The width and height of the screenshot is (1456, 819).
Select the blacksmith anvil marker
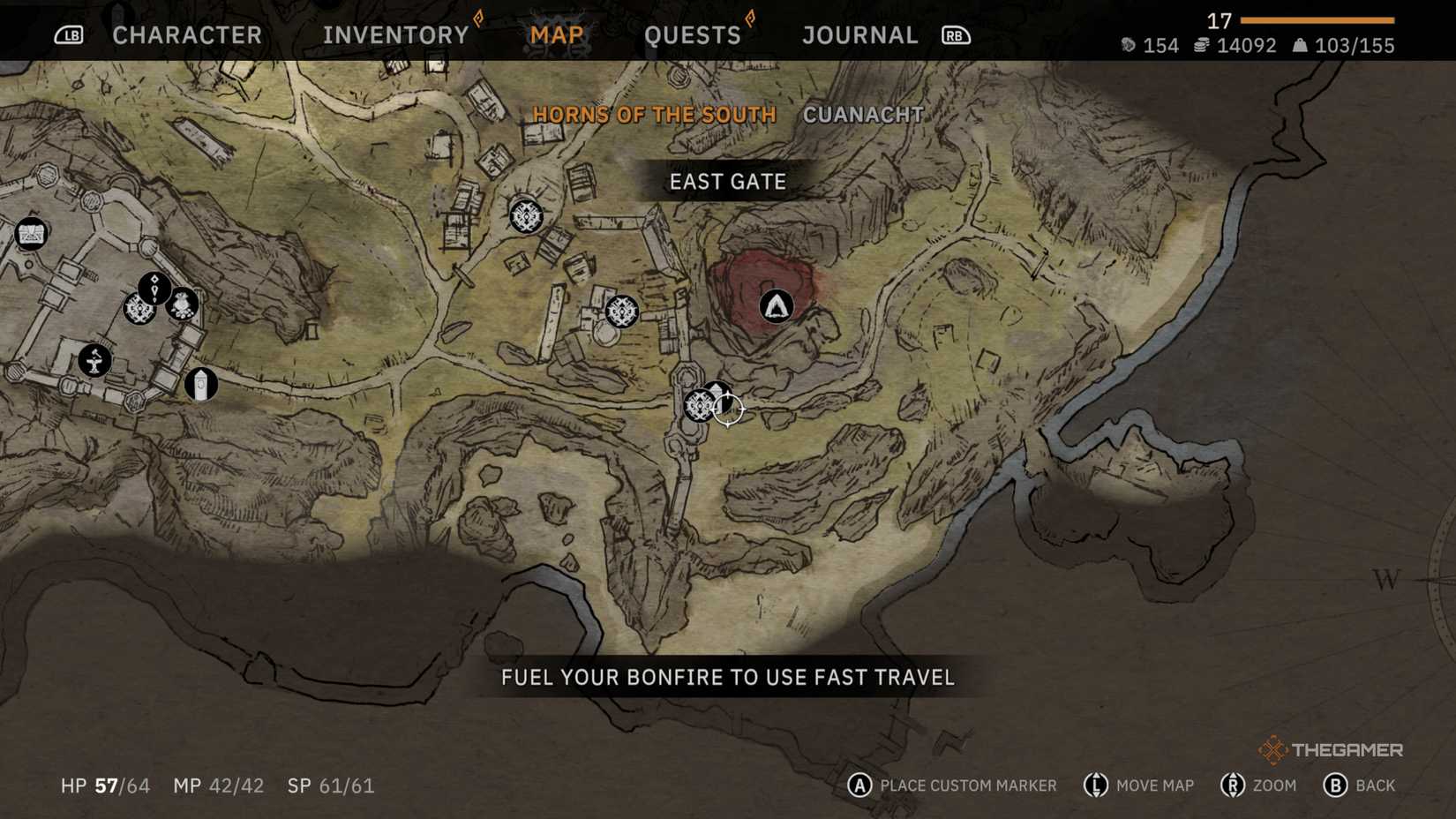95,358
